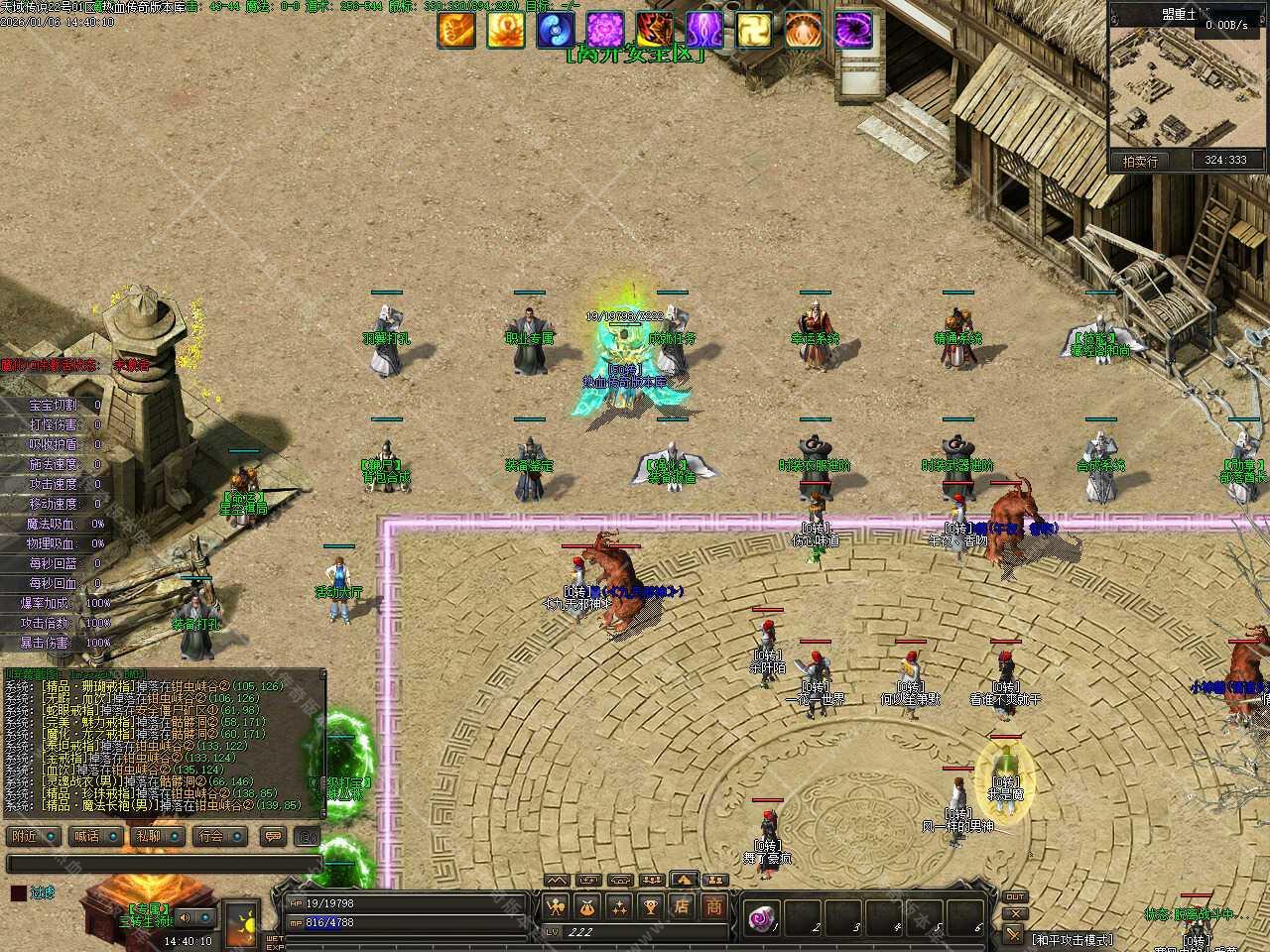
Task: Open the trophy ranking icon
Action: tap(650, 906)
